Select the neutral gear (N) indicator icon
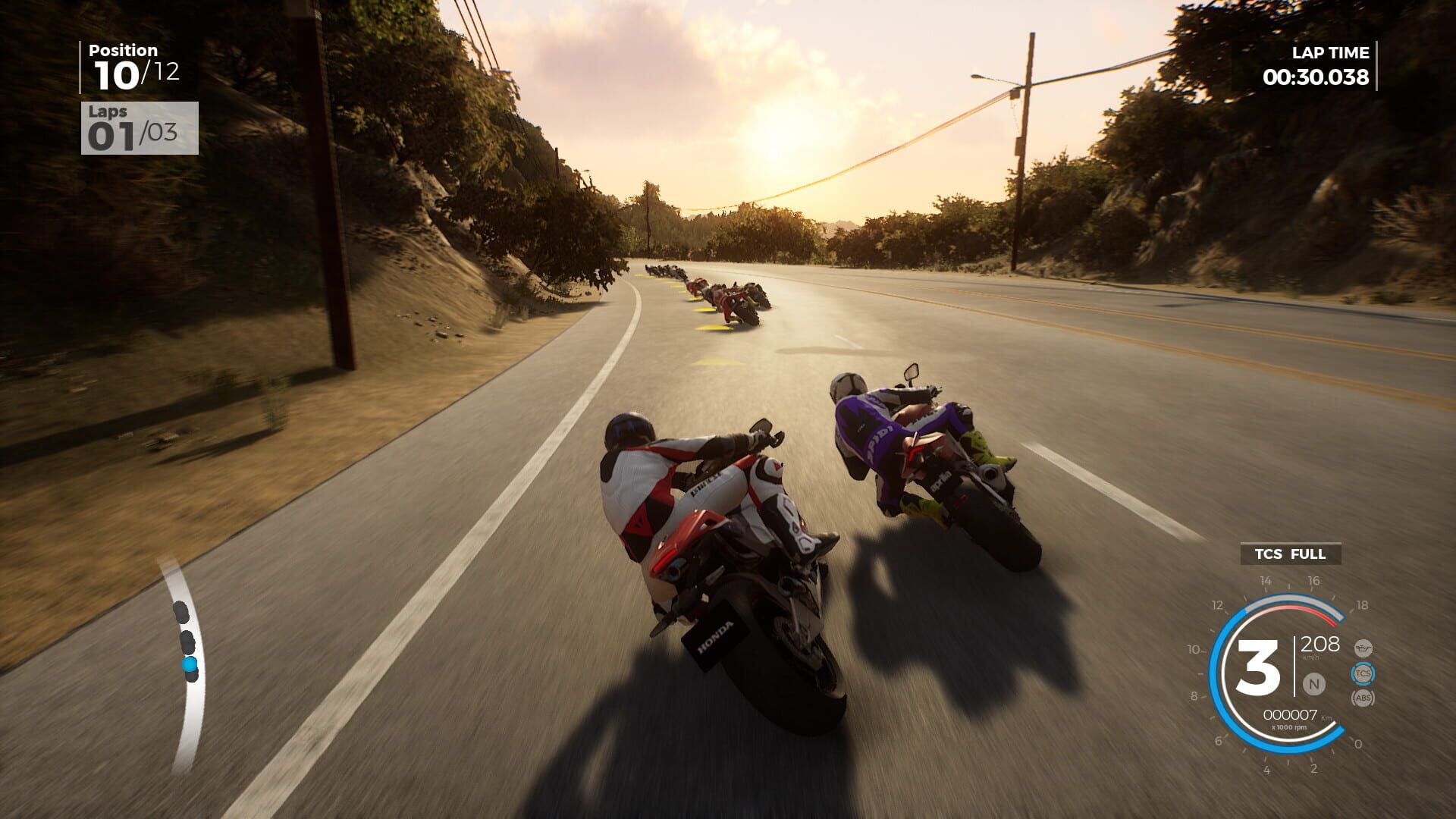The width and height of the screenshot is (1456, 819). click(x=1313, y=684)
